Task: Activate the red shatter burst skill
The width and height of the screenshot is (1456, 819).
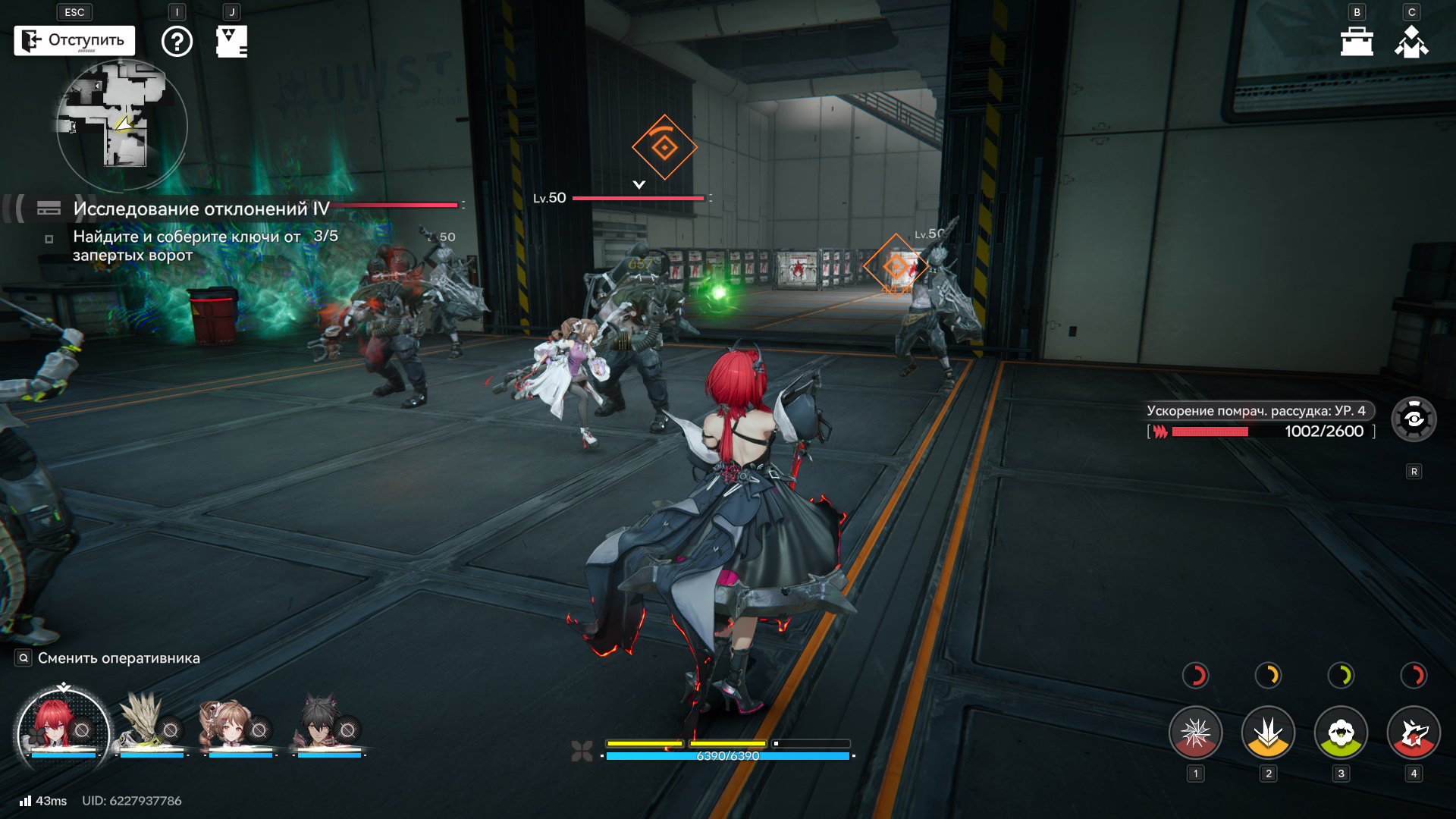Action: [1196, 733]
